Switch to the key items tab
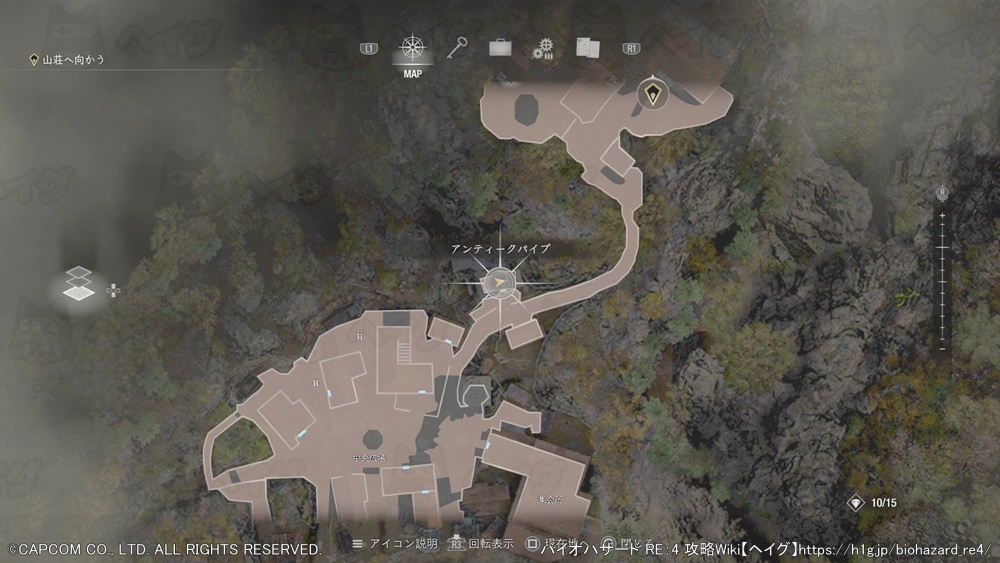Image resolution: width=1000 pixels, height=563 pixels. 458,47
